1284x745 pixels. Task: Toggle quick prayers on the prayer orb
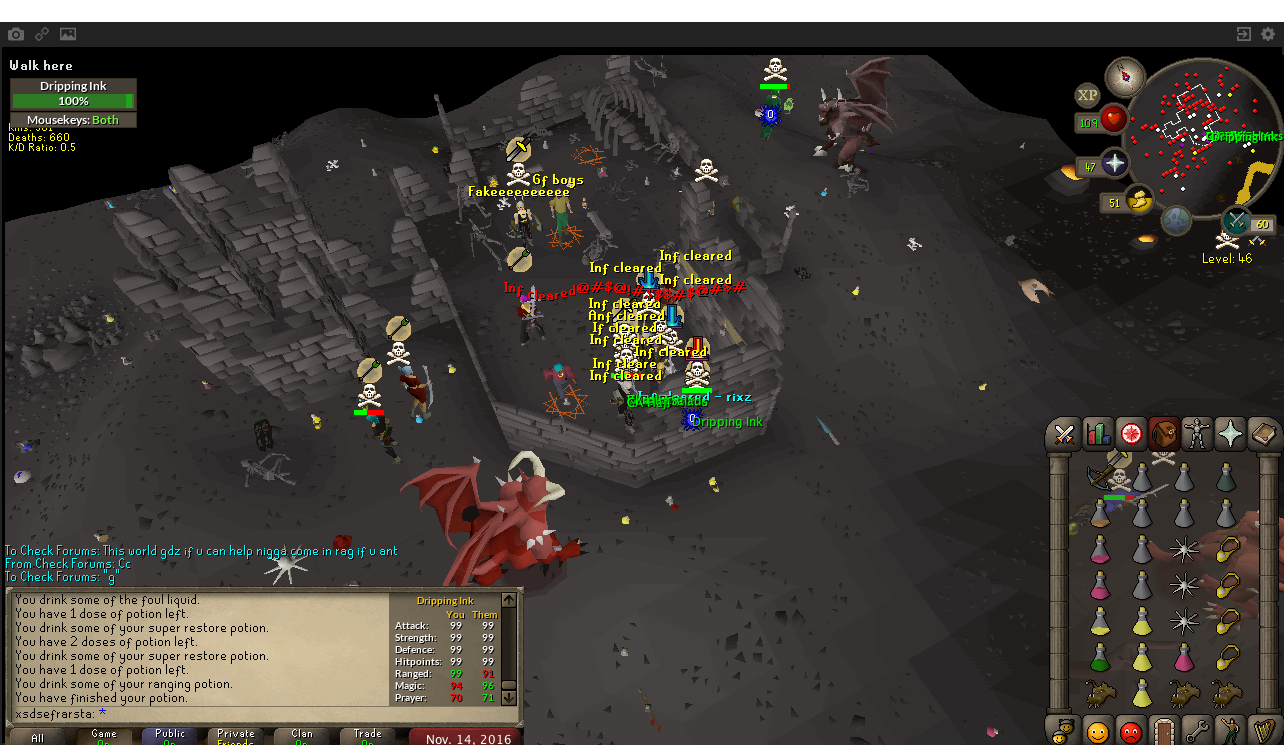[x=1113, y=163]
